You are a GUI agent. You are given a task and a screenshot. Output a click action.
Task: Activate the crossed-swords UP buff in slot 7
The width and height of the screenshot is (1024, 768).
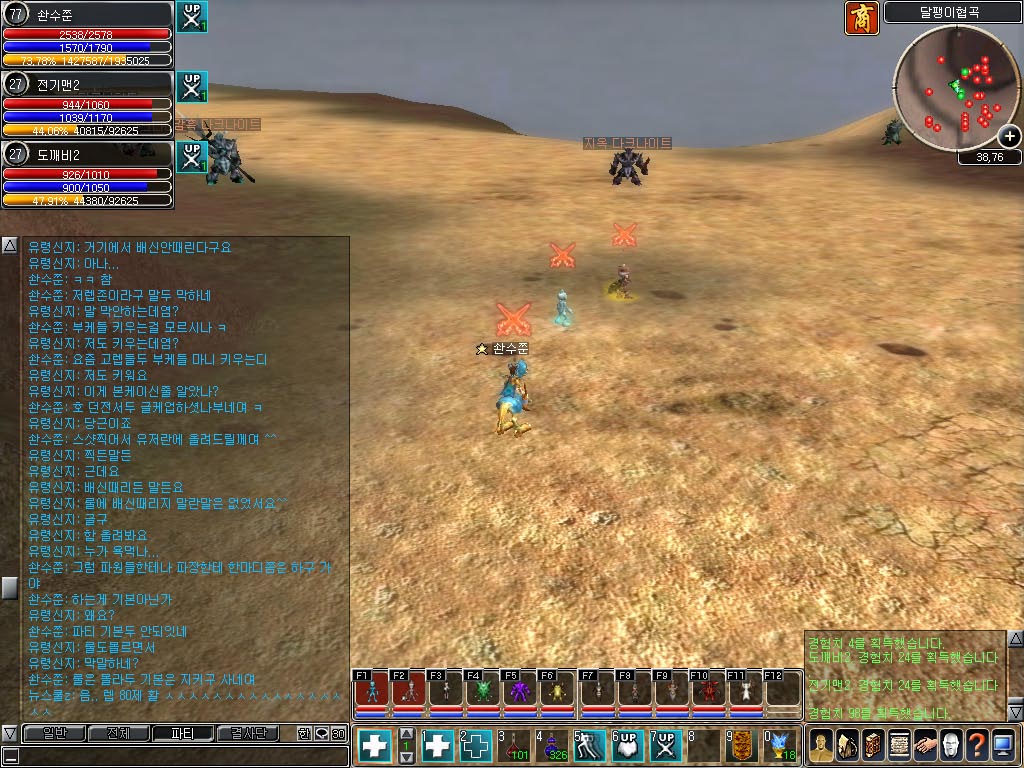click(x=665, y=746)
